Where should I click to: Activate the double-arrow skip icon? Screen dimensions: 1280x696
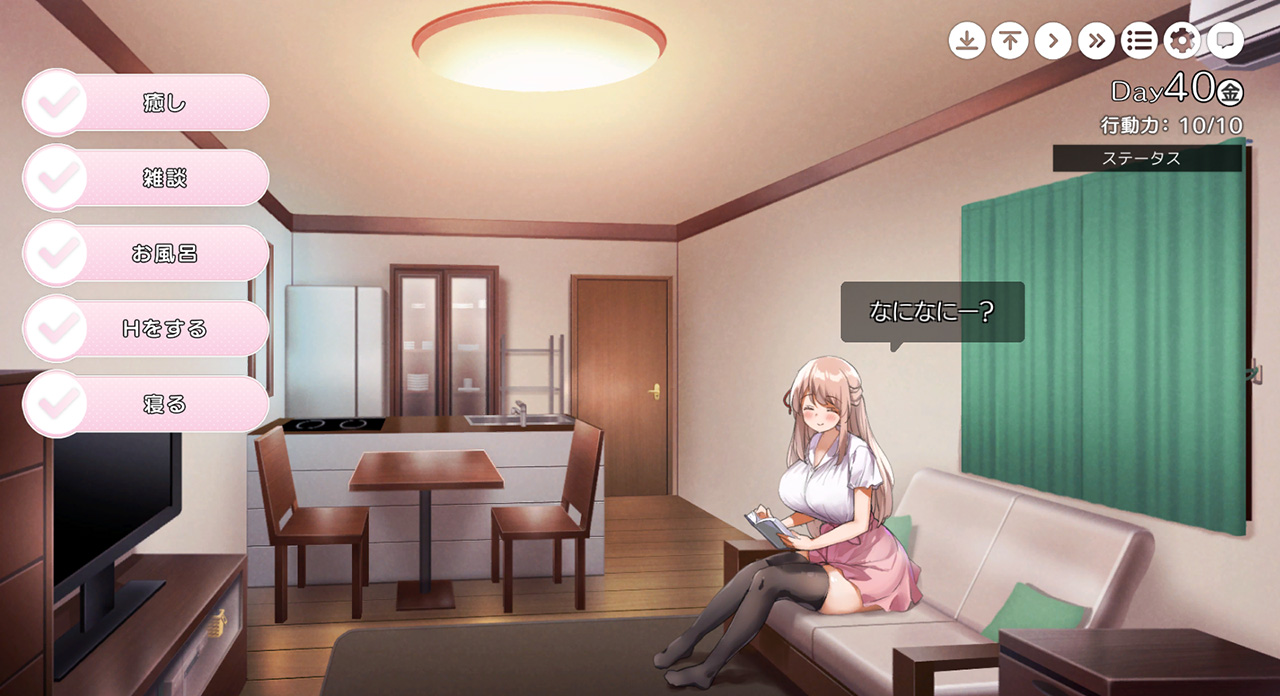pos(1096,41)
